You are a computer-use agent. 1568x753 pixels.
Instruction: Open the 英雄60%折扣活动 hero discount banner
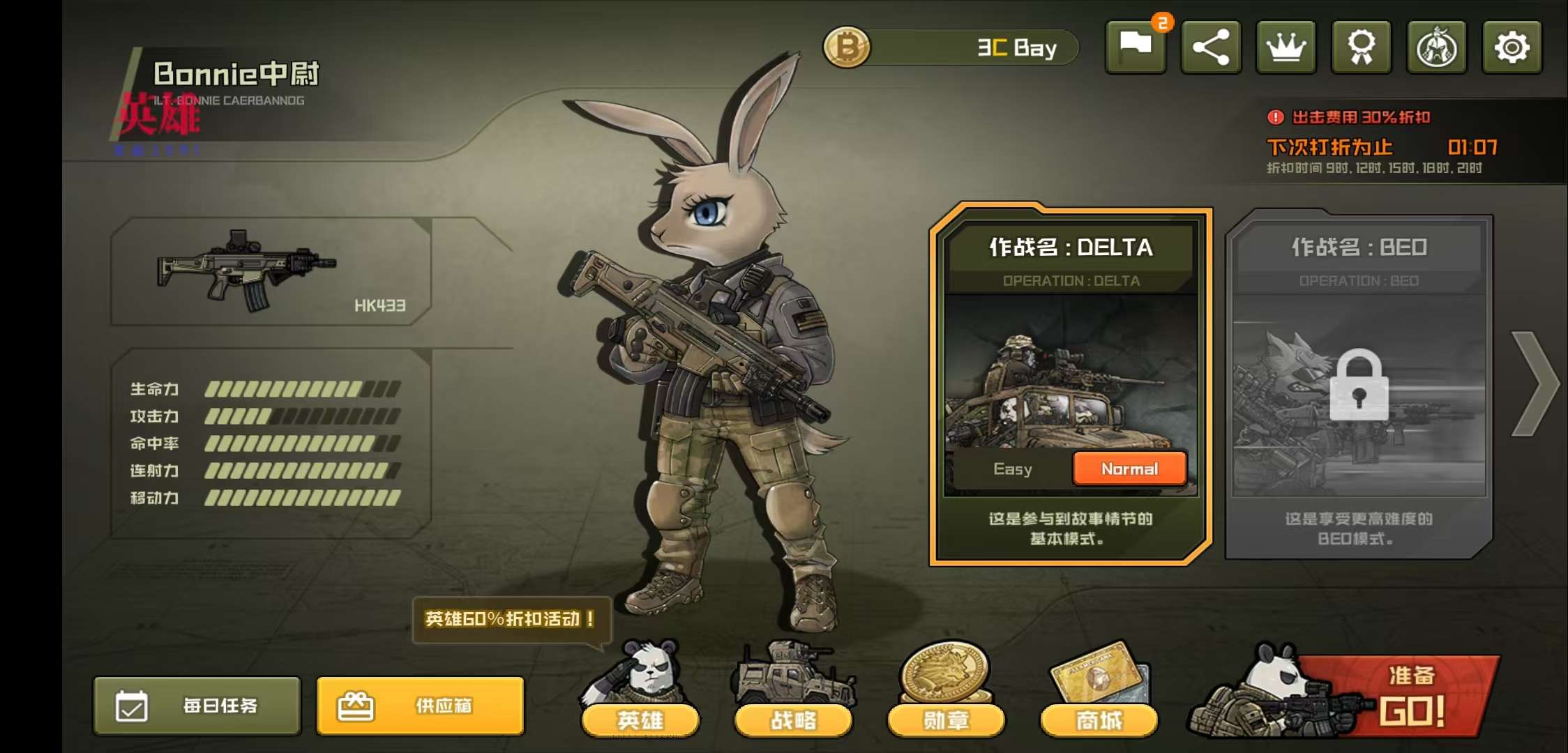(x=511, y=619)
